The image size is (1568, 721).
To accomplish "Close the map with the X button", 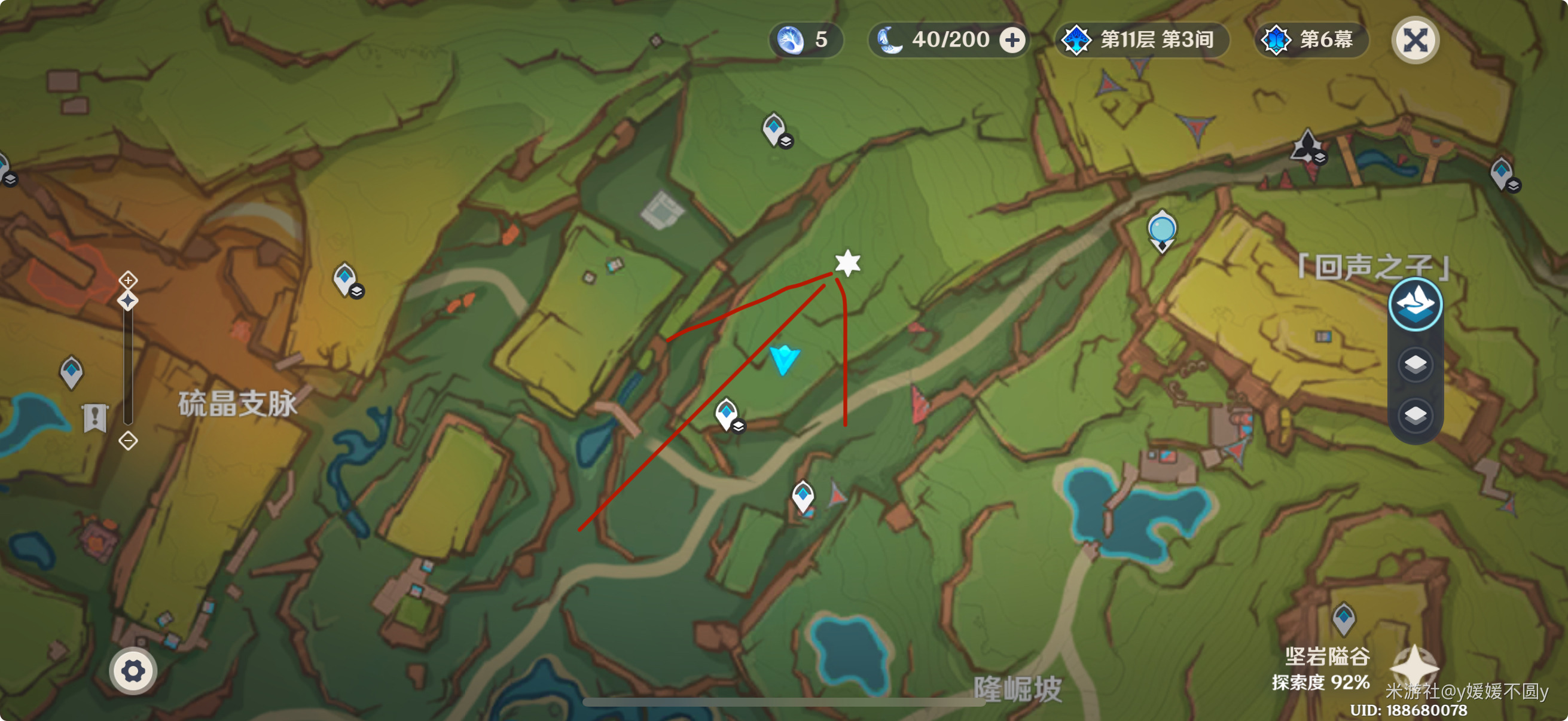I will (1415, 40).
